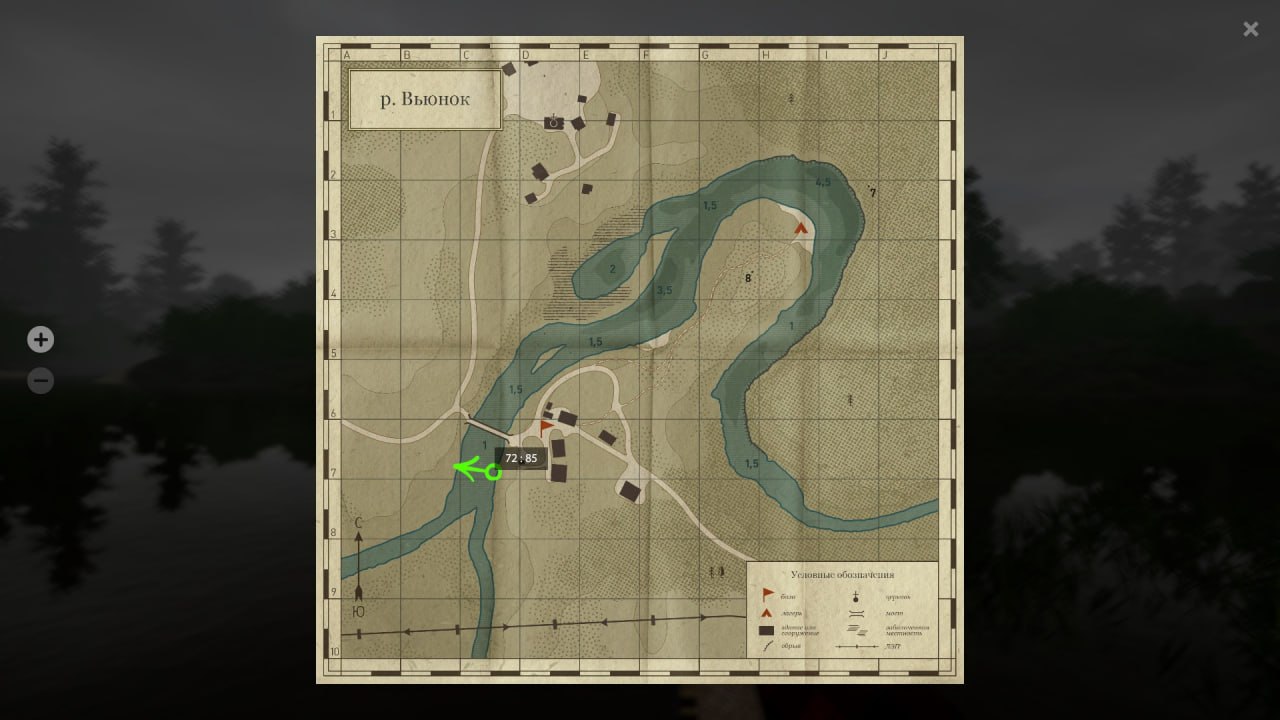Image resolution: width=1280 pixels, height=720 pixels.
Task: Click the Условные обозначения legend title
Action: [x=842, y=574]
